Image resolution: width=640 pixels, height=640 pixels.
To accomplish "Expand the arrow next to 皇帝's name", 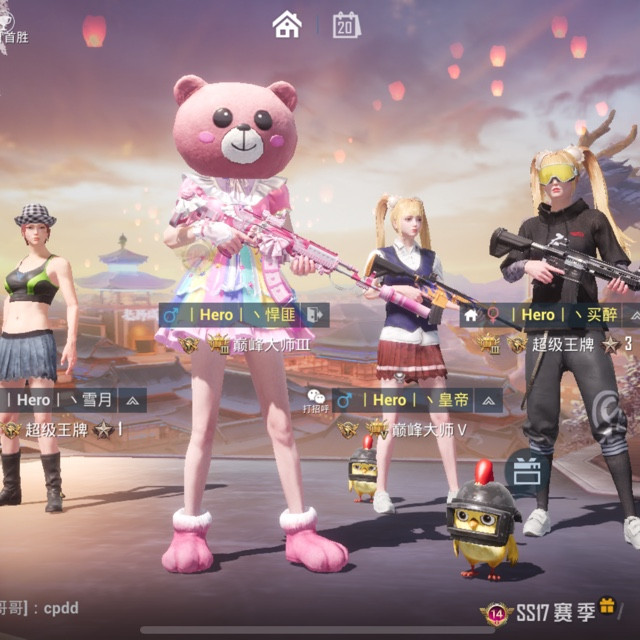I will (487, 400).
